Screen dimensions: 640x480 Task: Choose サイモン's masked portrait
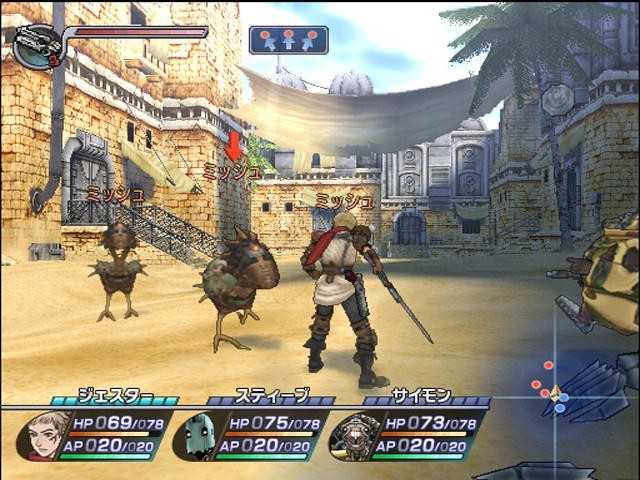[x=354, y=436]
